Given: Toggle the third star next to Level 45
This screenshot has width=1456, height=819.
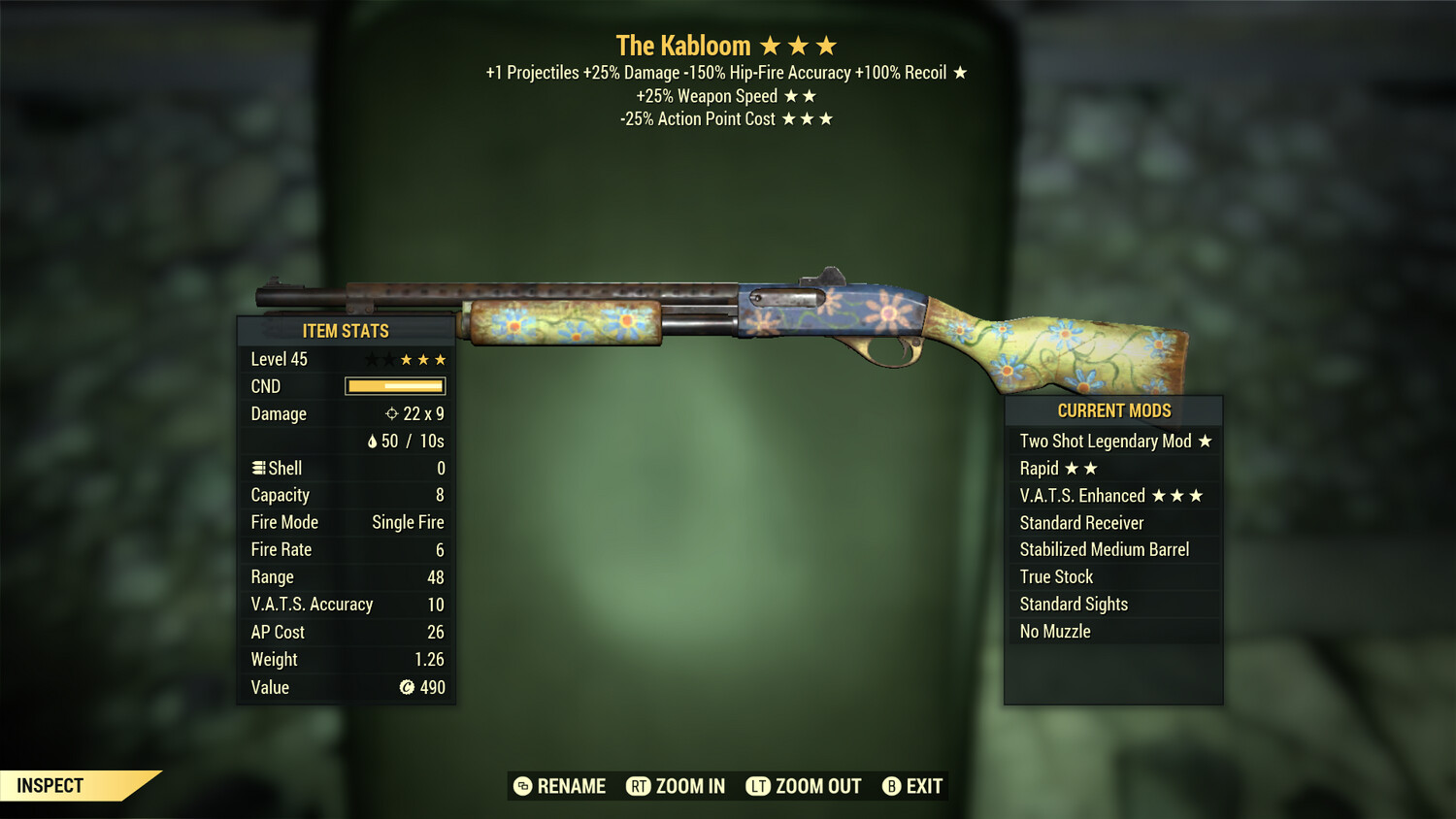Looking at the screenshot, I should pos(408,358).
